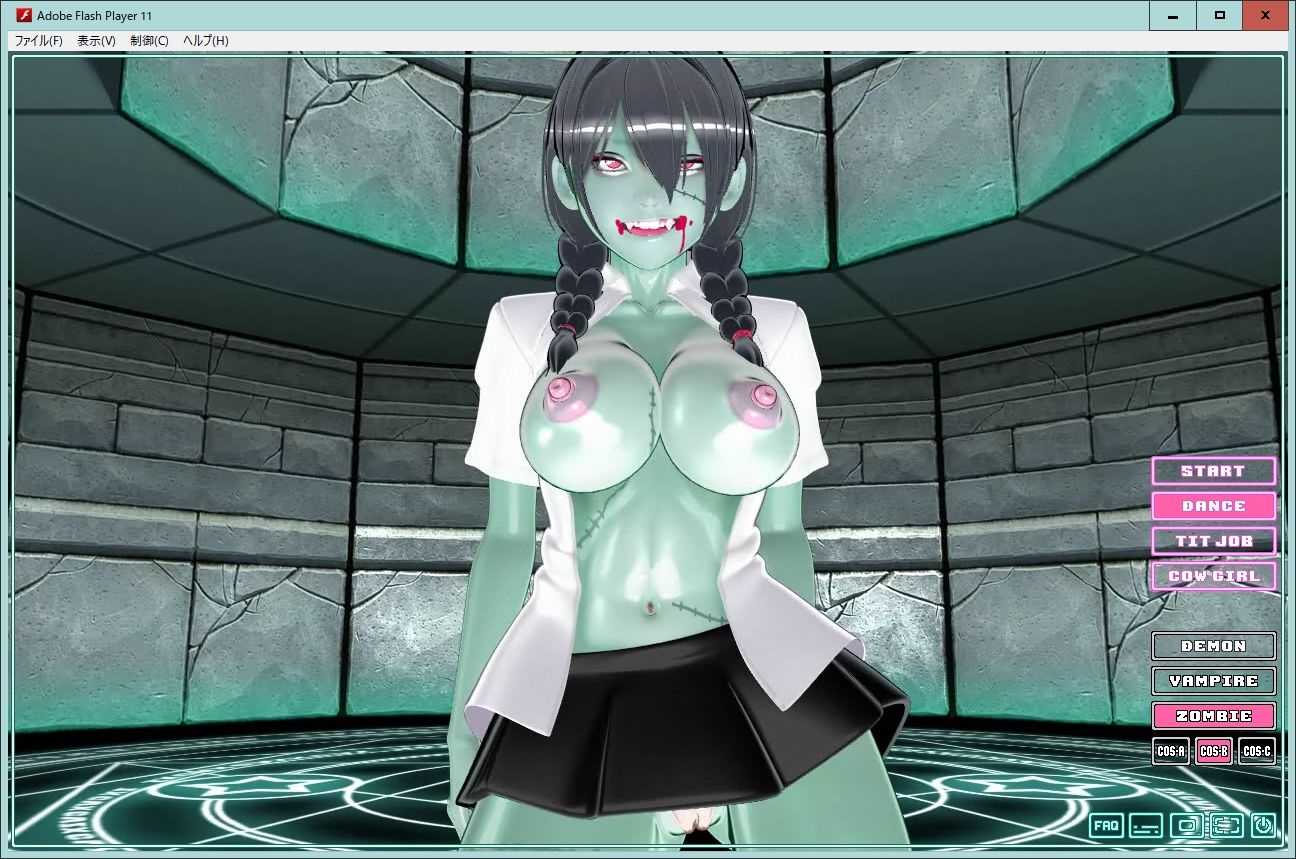Viewport: 1296px width, 859px height.
Task: Switch character to VAMPIRE
Action: click(x=1213, y=681)
